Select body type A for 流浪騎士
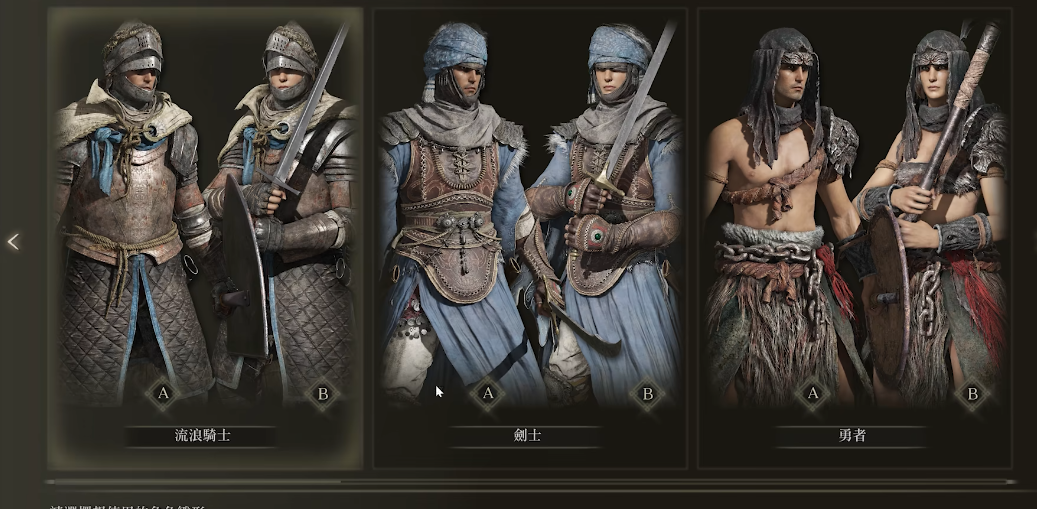The image size is (1037, 509). 164,393
